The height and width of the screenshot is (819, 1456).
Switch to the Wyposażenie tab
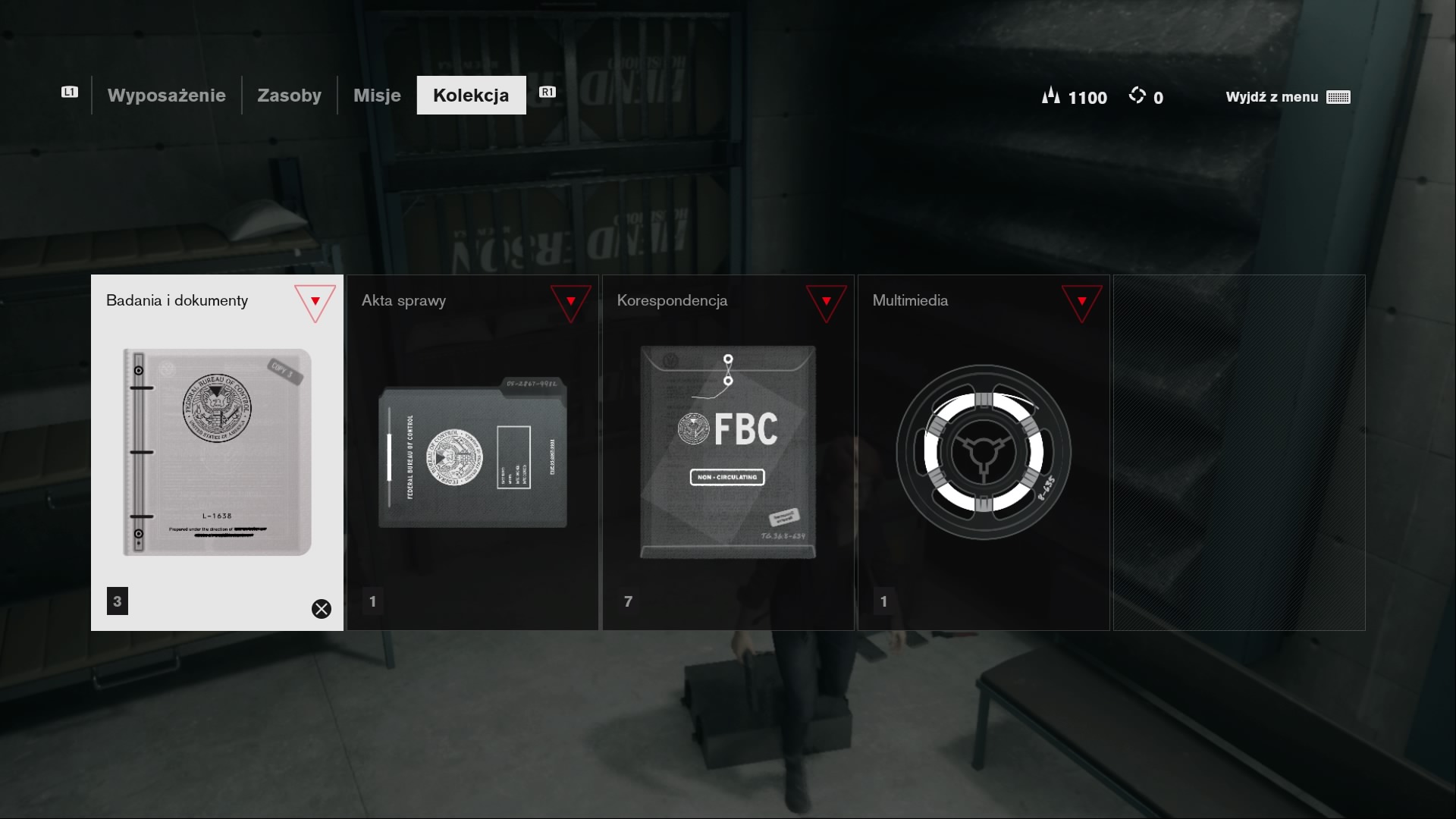[166, 96]
